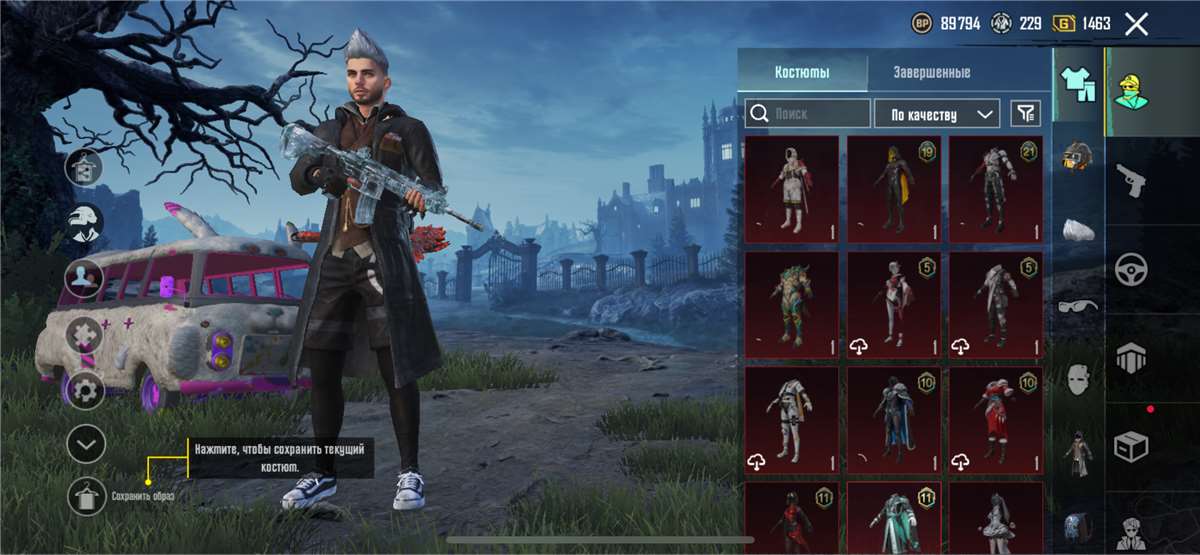Switch to the Костюмы tab

802,72
